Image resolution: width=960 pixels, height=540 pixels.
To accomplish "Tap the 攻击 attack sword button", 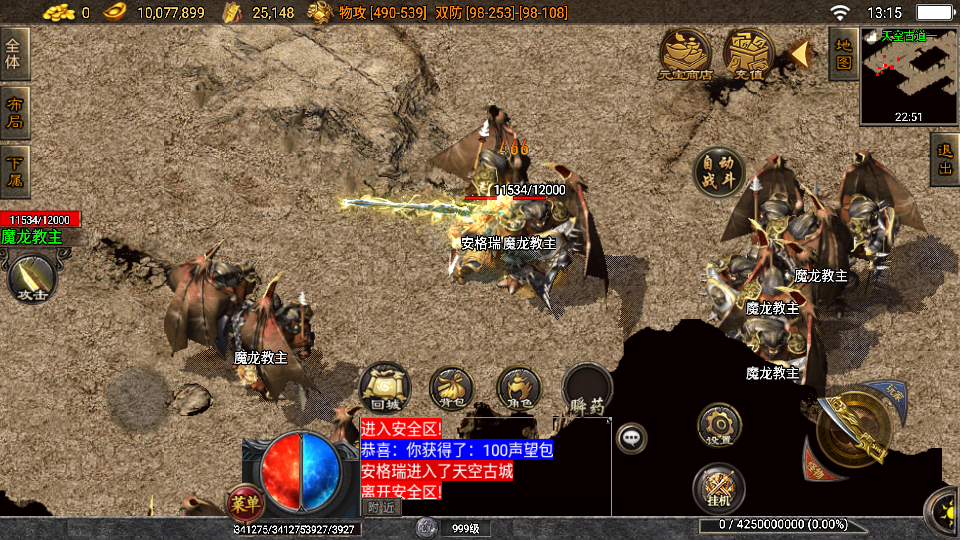I will tap(32, 278).
